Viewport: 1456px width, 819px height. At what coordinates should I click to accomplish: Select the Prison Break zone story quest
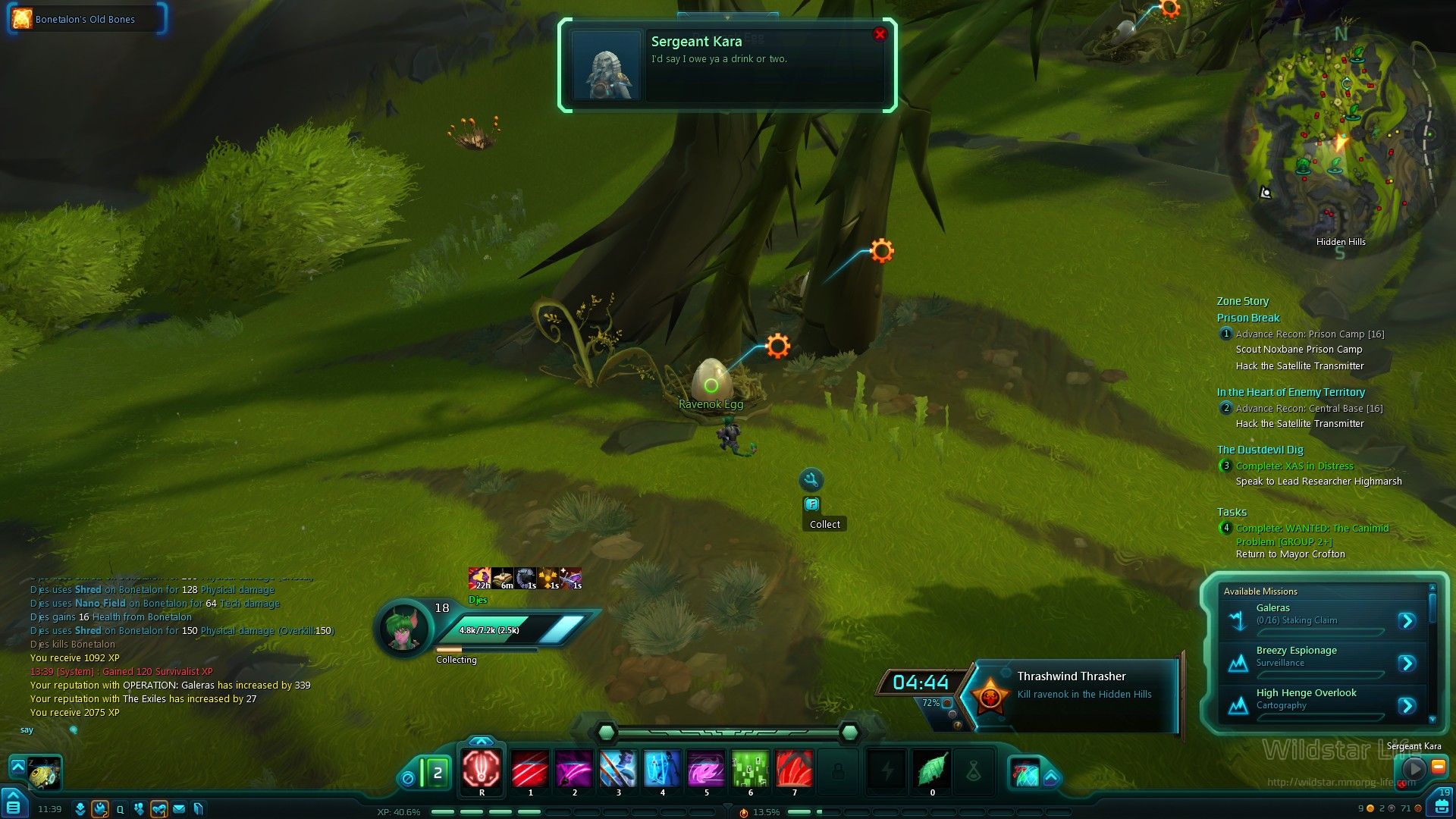[x=1248, y=318]
